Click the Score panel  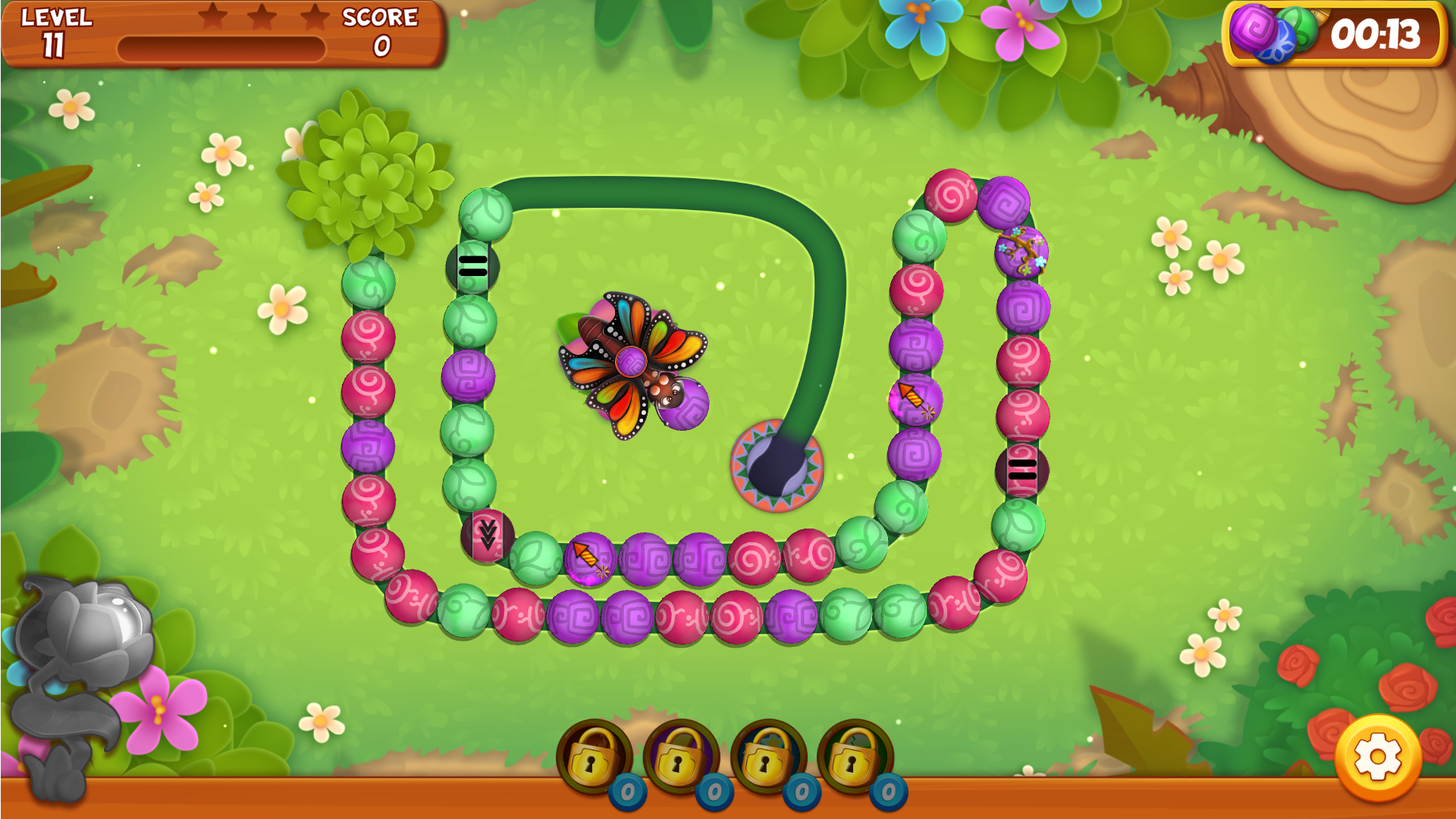tap(379, 30)
